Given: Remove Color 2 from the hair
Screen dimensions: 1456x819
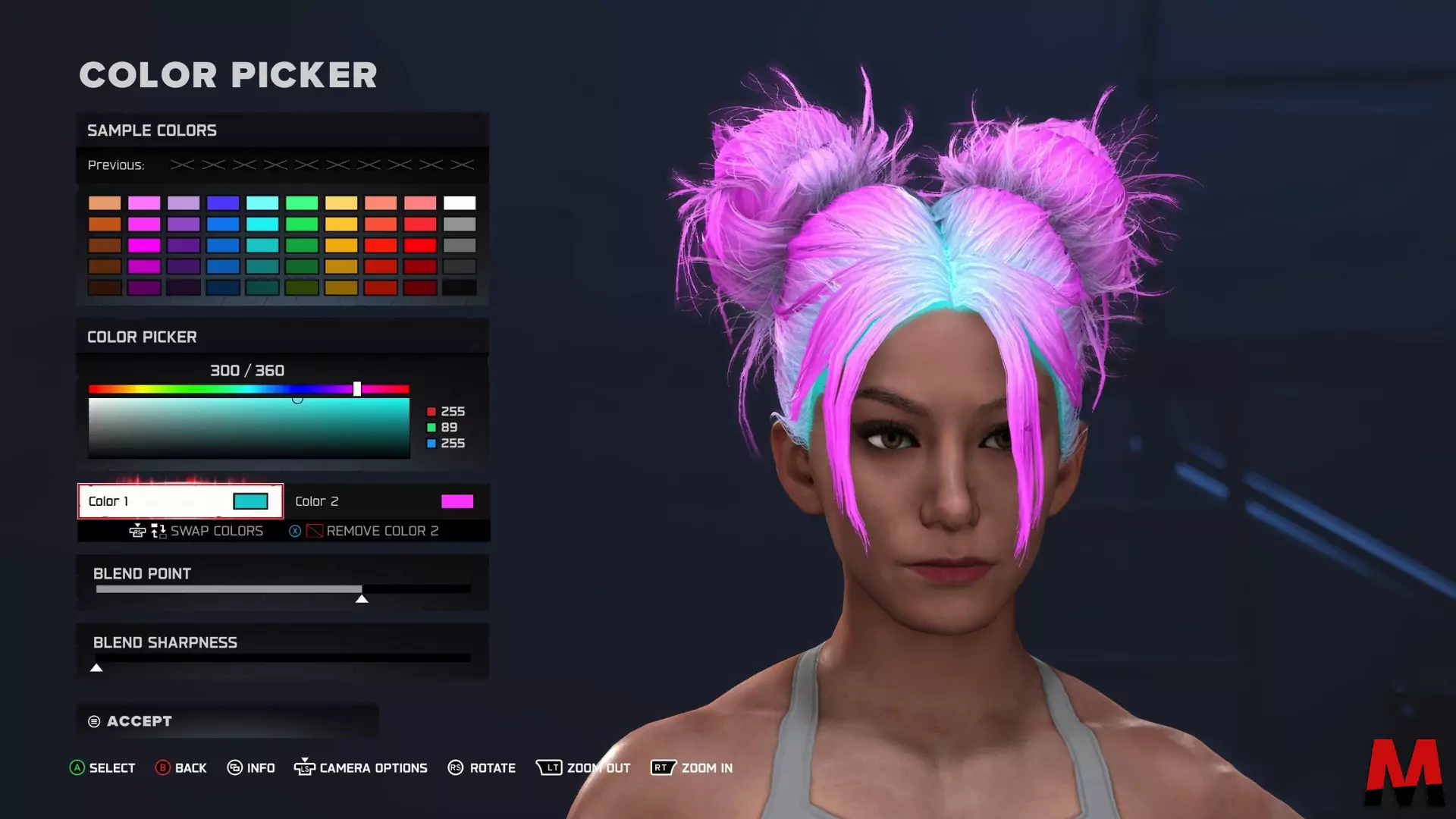Looking at the screenshot, I should click(x=381, y=531).
